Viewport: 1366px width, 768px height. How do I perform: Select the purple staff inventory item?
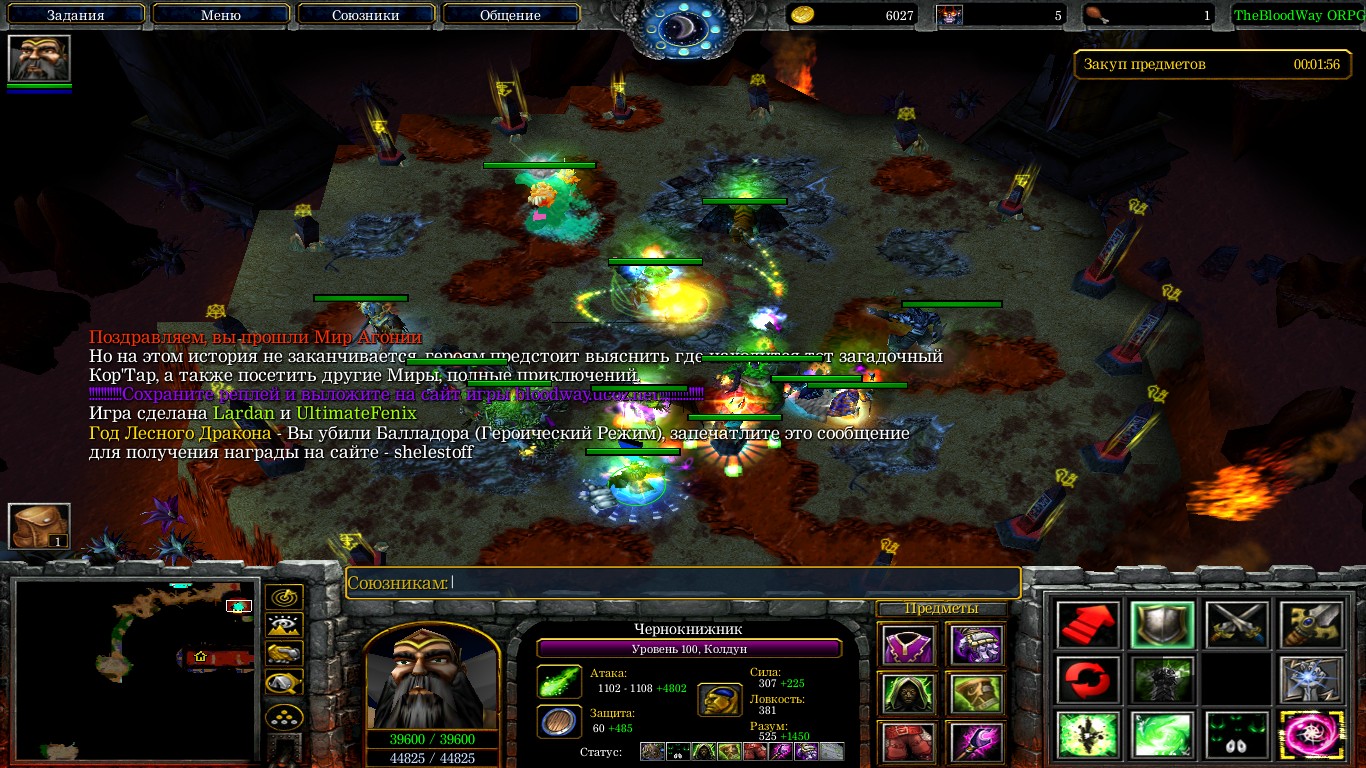tap(976, 741)
